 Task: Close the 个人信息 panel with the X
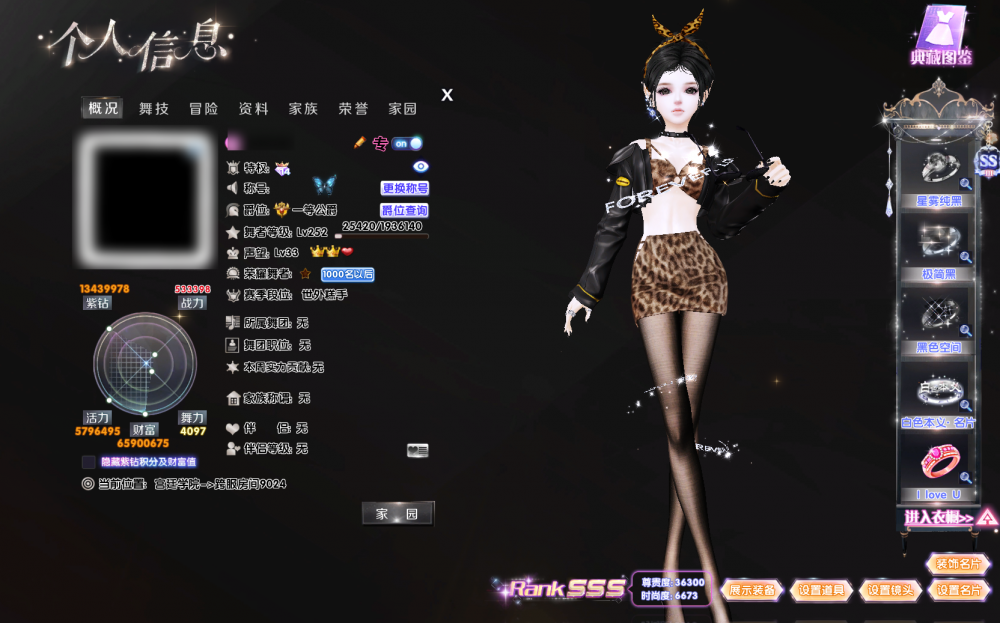coord(447,95)
